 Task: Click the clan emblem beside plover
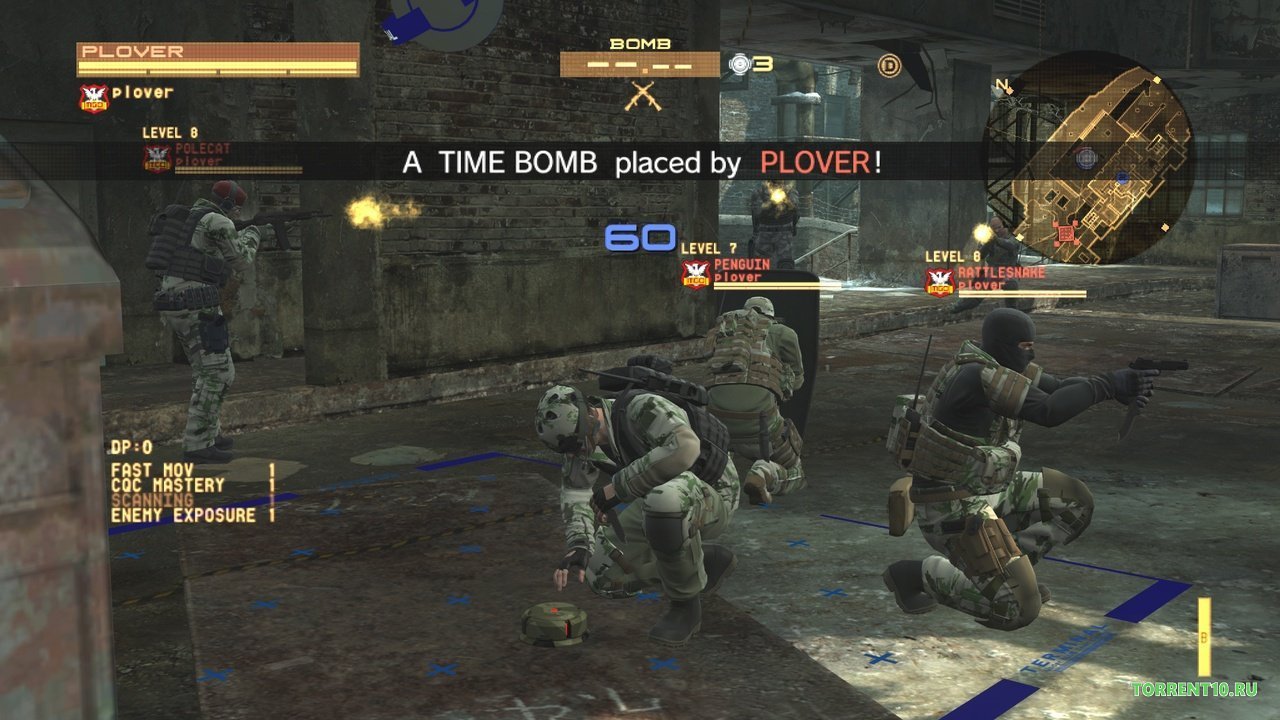pyautogui.click(x=93, y=97)
